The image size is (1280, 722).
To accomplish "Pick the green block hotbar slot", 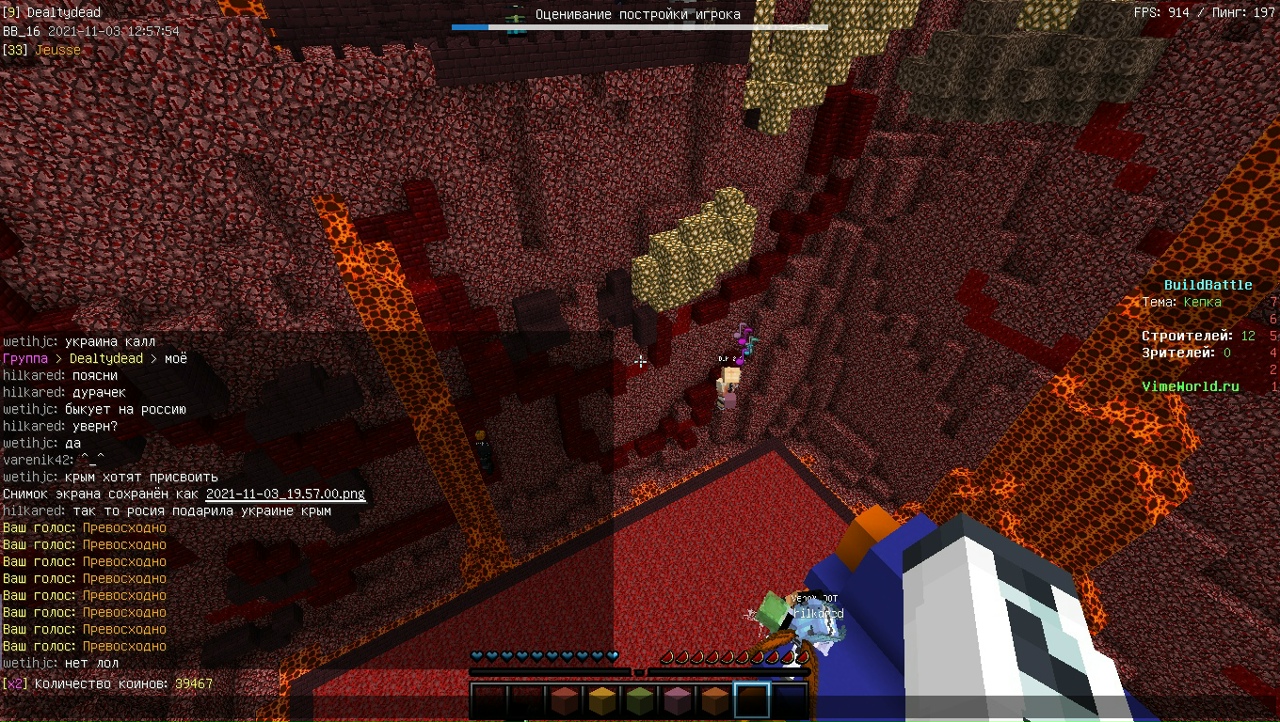I will point(639,700).
